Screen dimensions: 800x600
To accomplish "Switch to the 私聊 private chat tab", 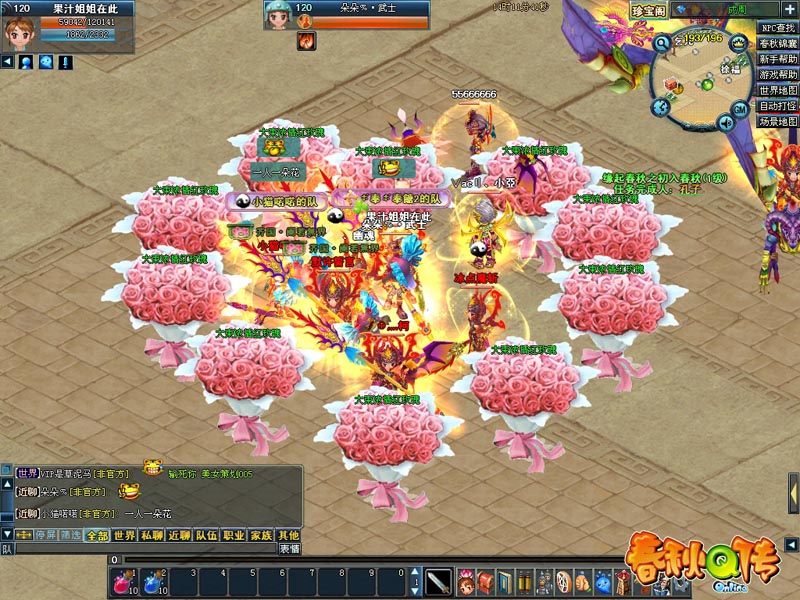I will [x=151, y=536].
